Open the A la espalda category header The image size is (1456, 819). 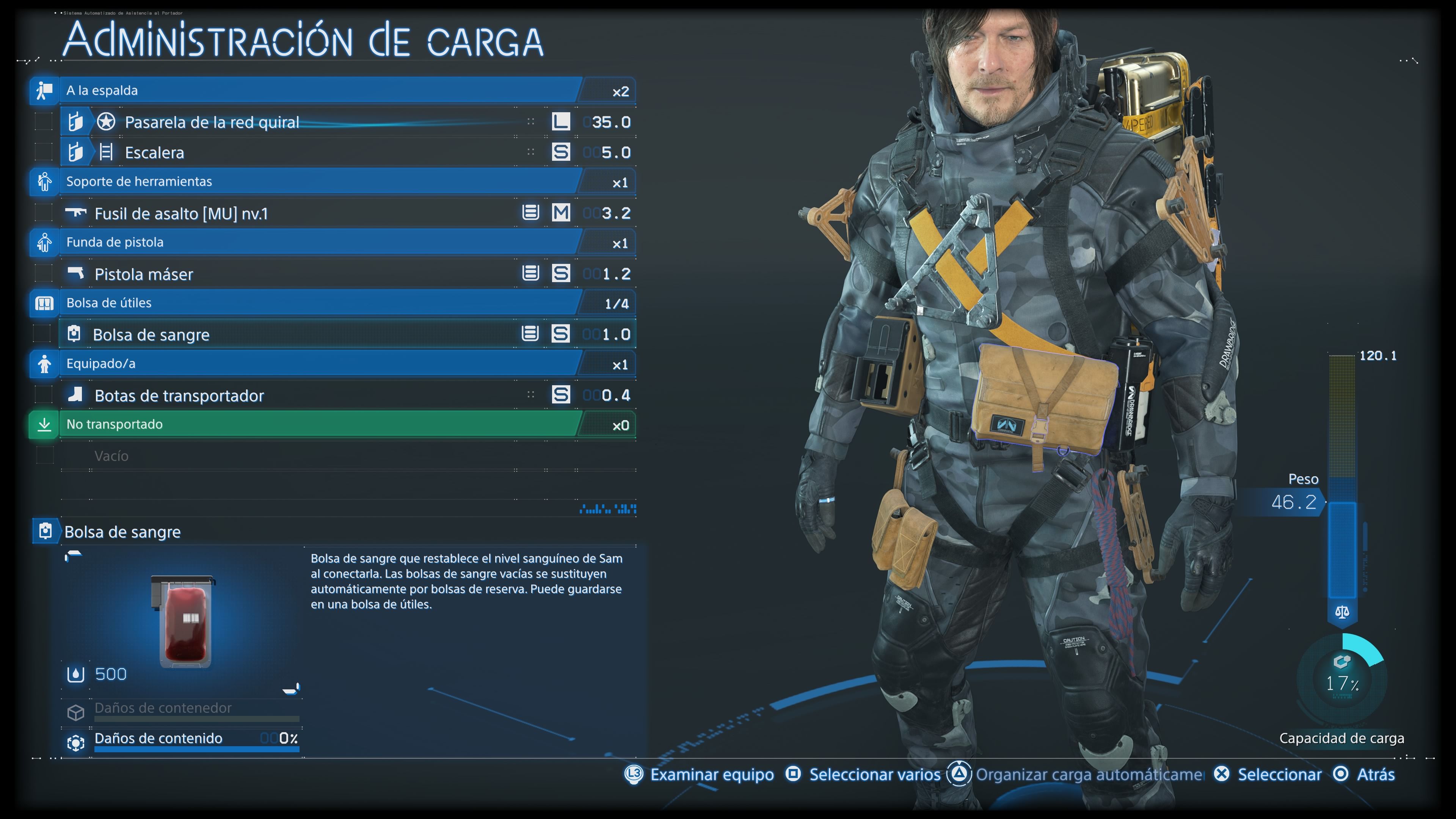point(317,91)
